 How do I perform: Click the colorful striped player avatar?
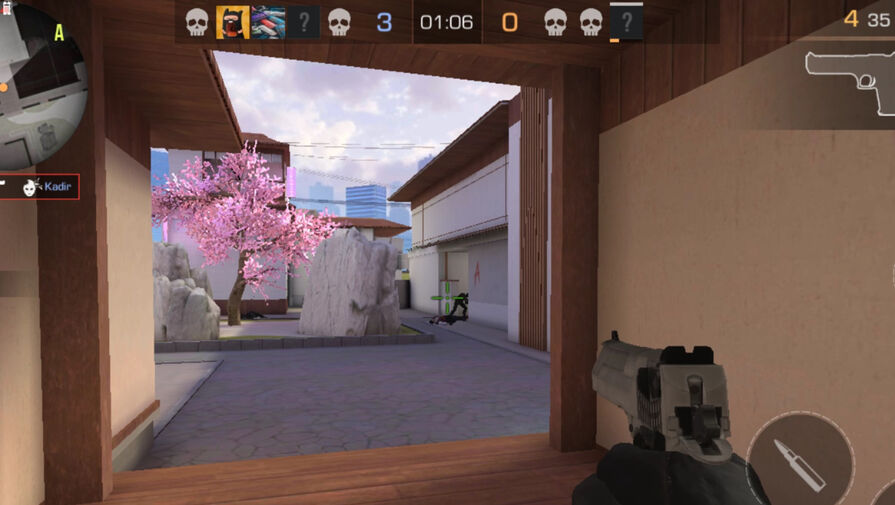click(x=268, y=22)
